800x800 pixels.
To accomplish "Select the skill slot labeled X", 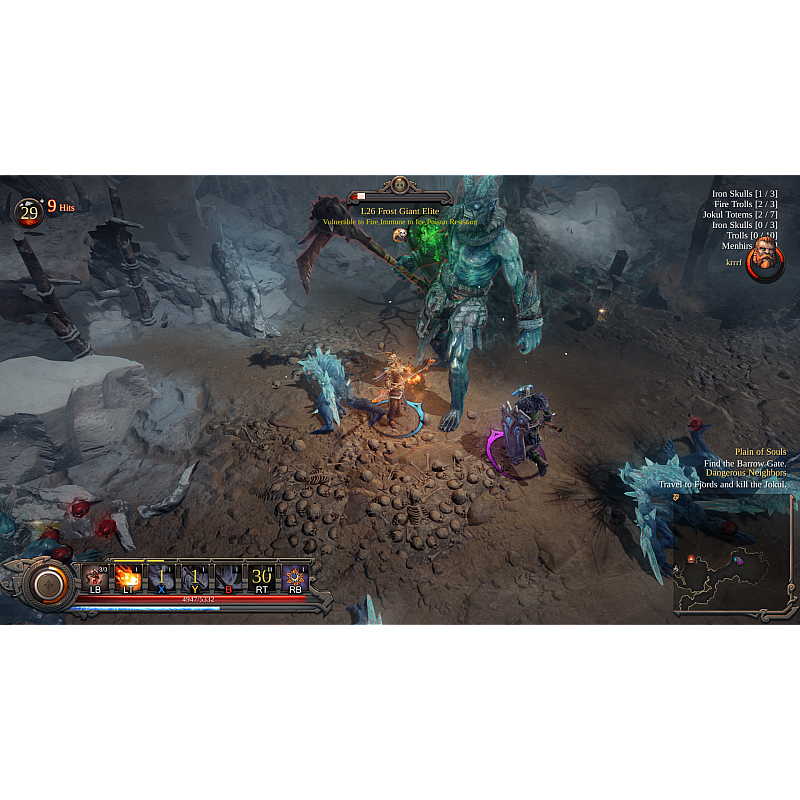I will tap(161, 577).
